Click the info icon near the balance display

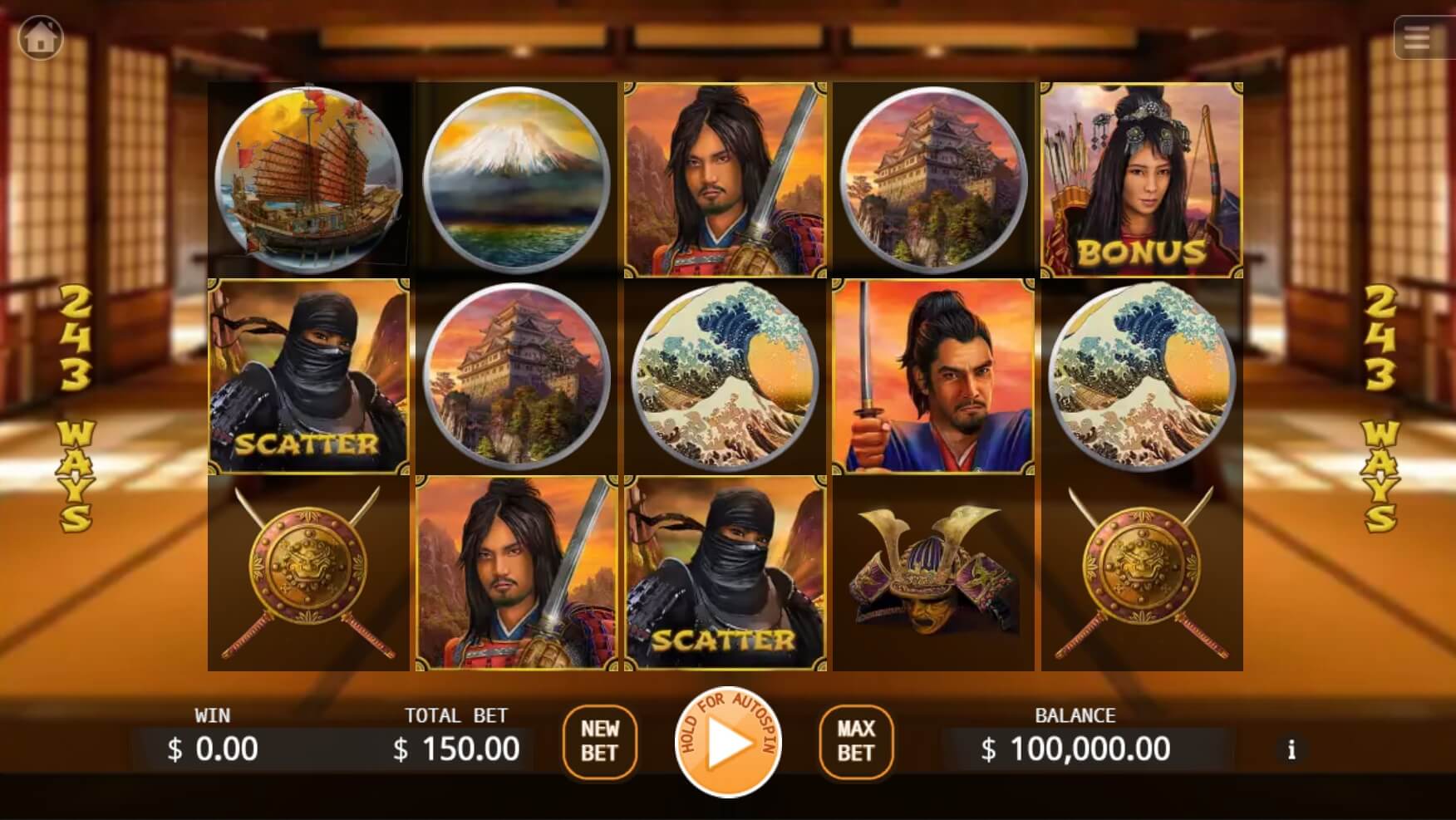[1290, 749]
